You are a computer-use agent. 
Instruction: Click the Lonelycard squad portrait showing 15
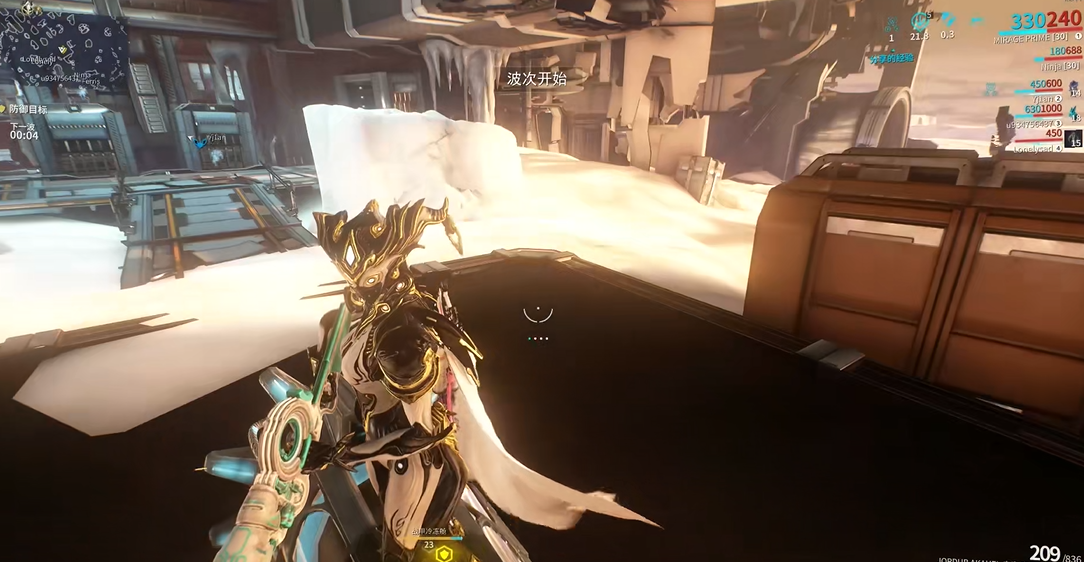[1073, 139]
